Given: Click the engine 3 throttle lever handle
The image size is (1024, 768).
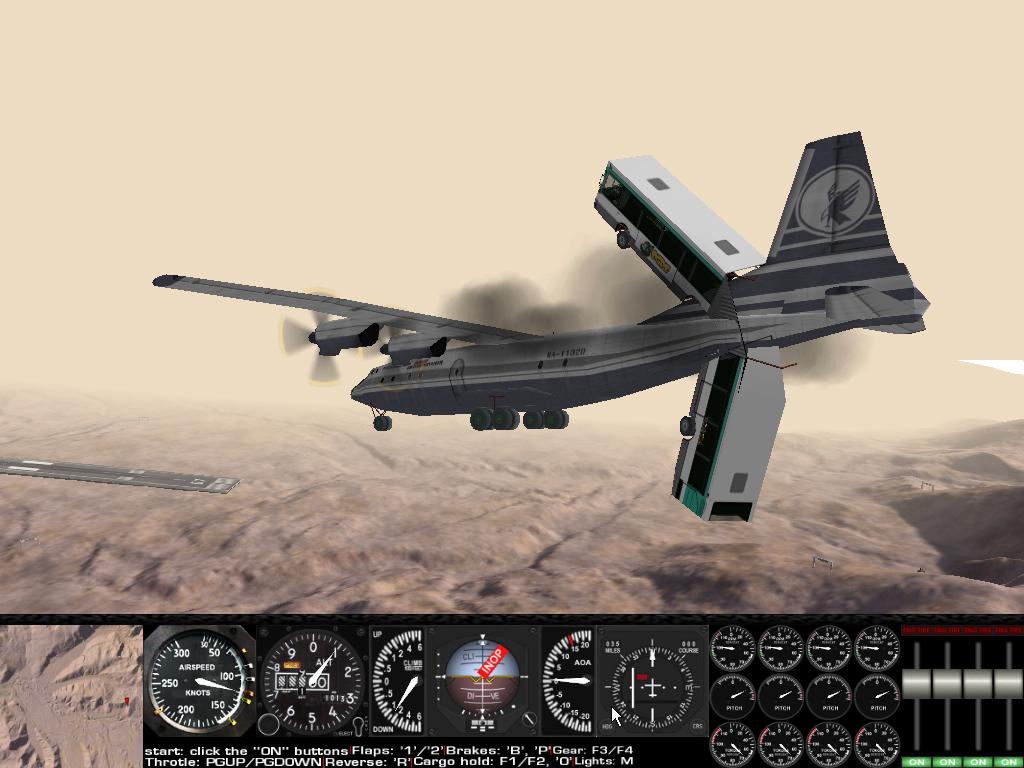Looking at the screenshot, I should [978, 684].
